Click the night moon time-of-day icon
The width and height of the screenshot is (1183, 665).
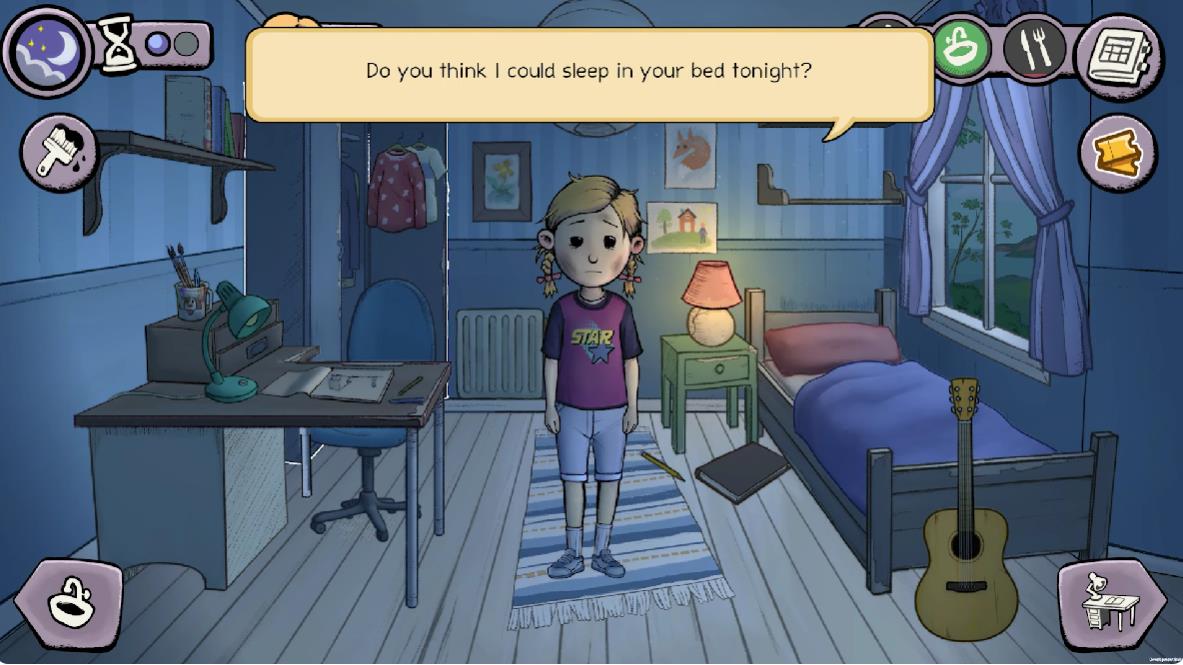[x=46, y=51]
